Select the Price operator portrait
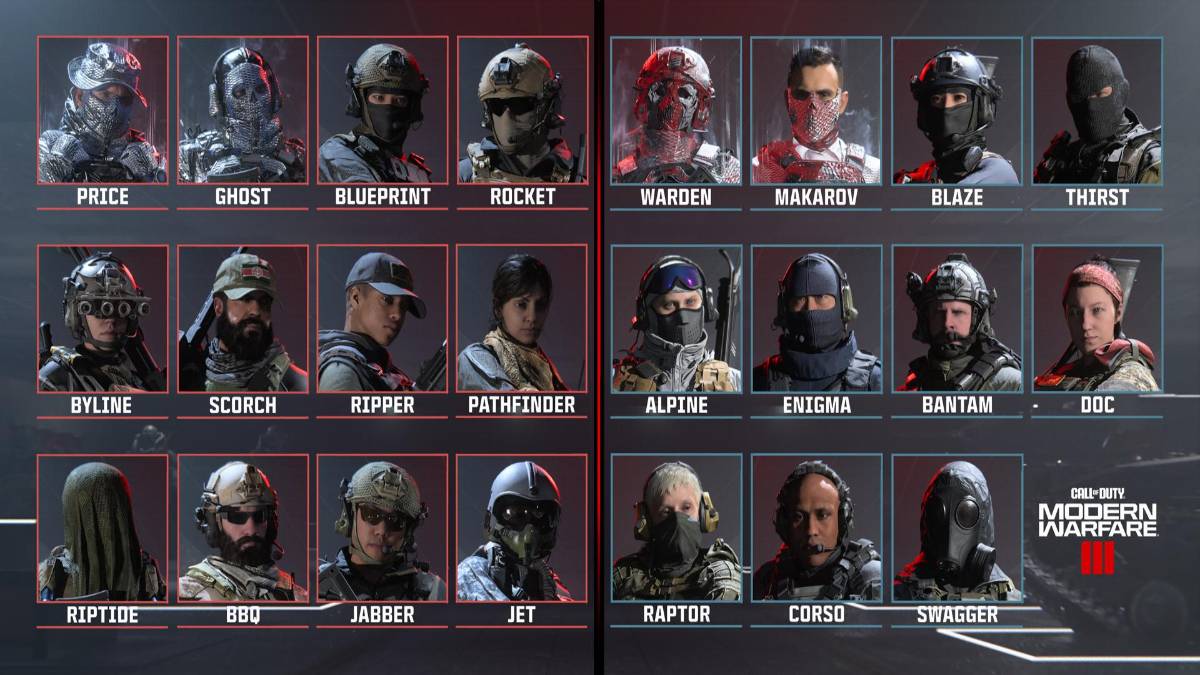 [x=103, y=110]
